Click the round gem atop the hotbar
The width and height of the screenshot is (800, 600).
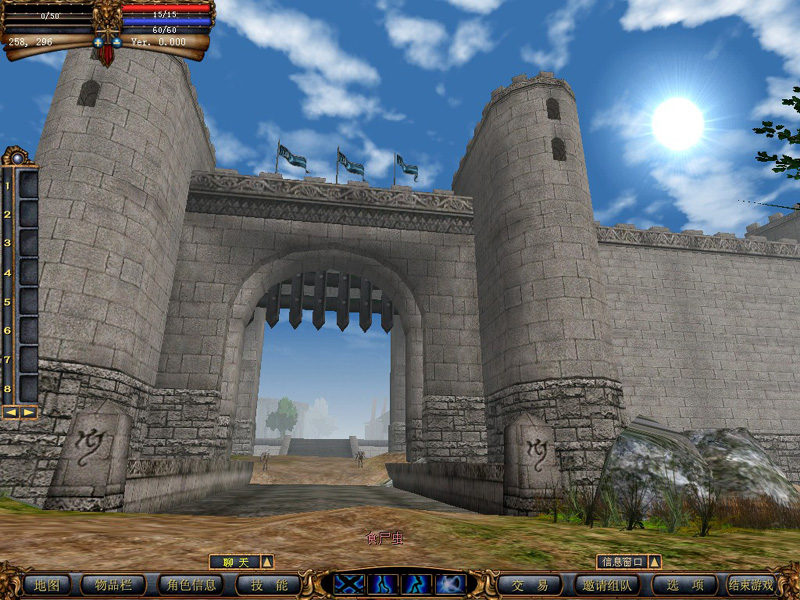point(17,157)
